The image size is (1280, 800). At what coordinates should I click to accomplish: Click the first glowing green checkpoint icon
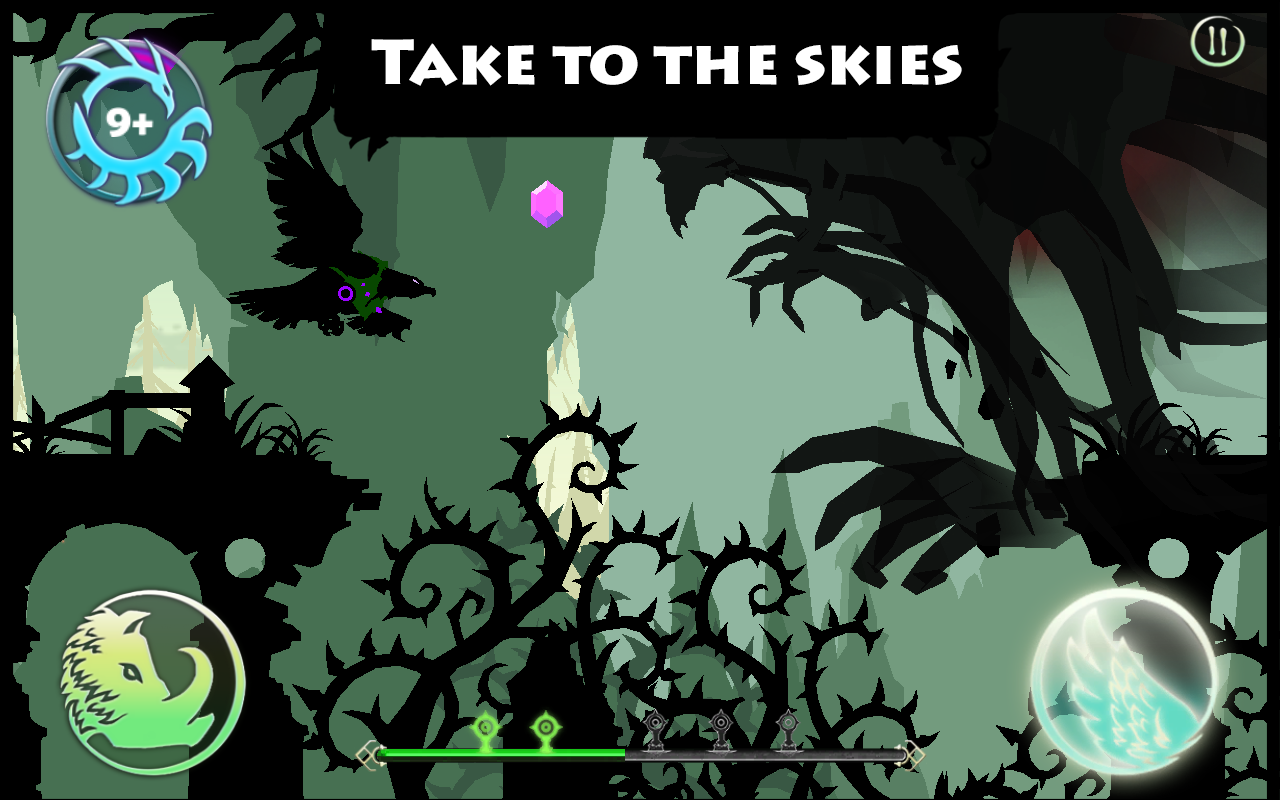click(x=485, y=728)
